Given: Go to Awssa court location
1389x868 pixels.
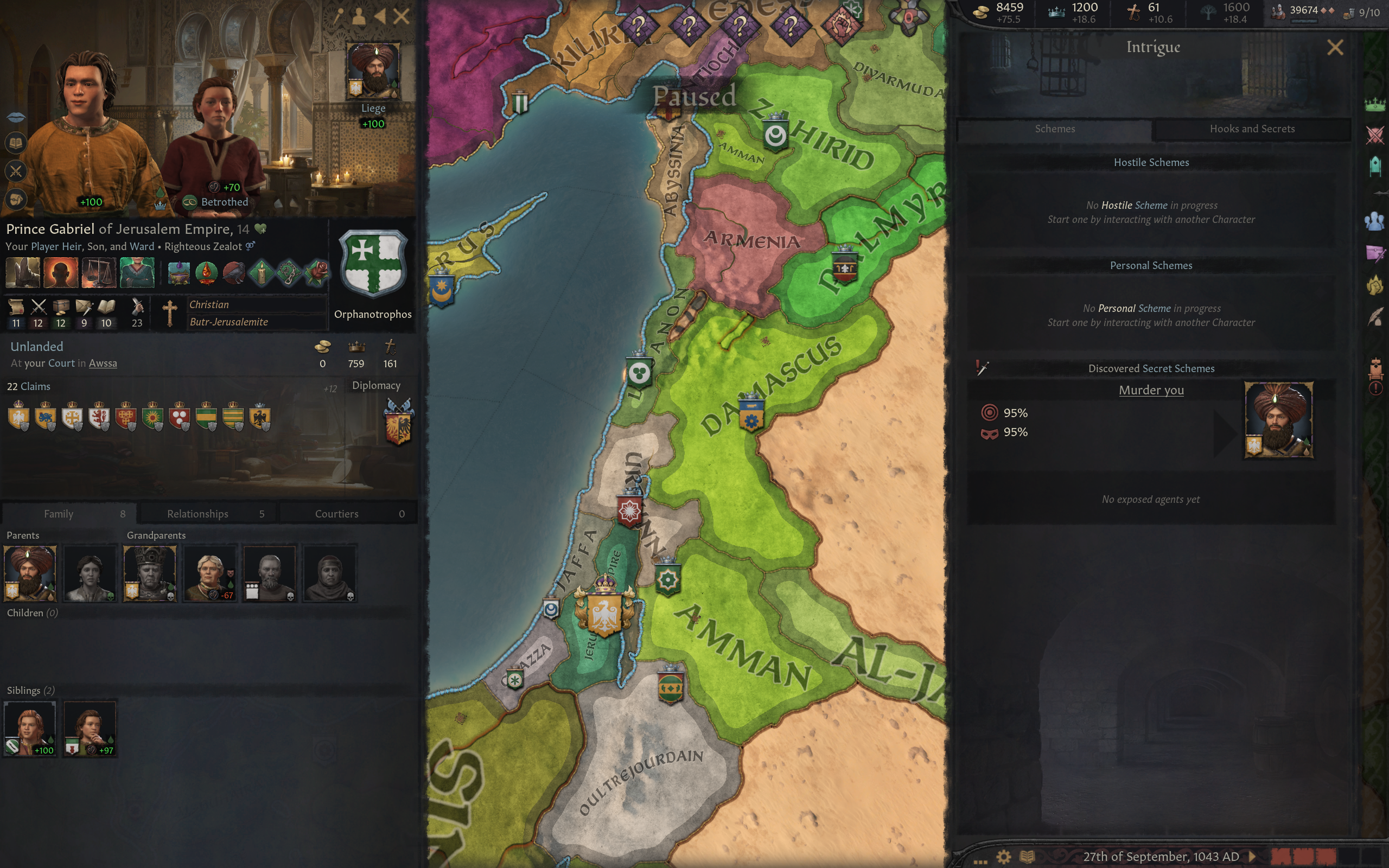Looking at the screenshot, I should (103, 363).
